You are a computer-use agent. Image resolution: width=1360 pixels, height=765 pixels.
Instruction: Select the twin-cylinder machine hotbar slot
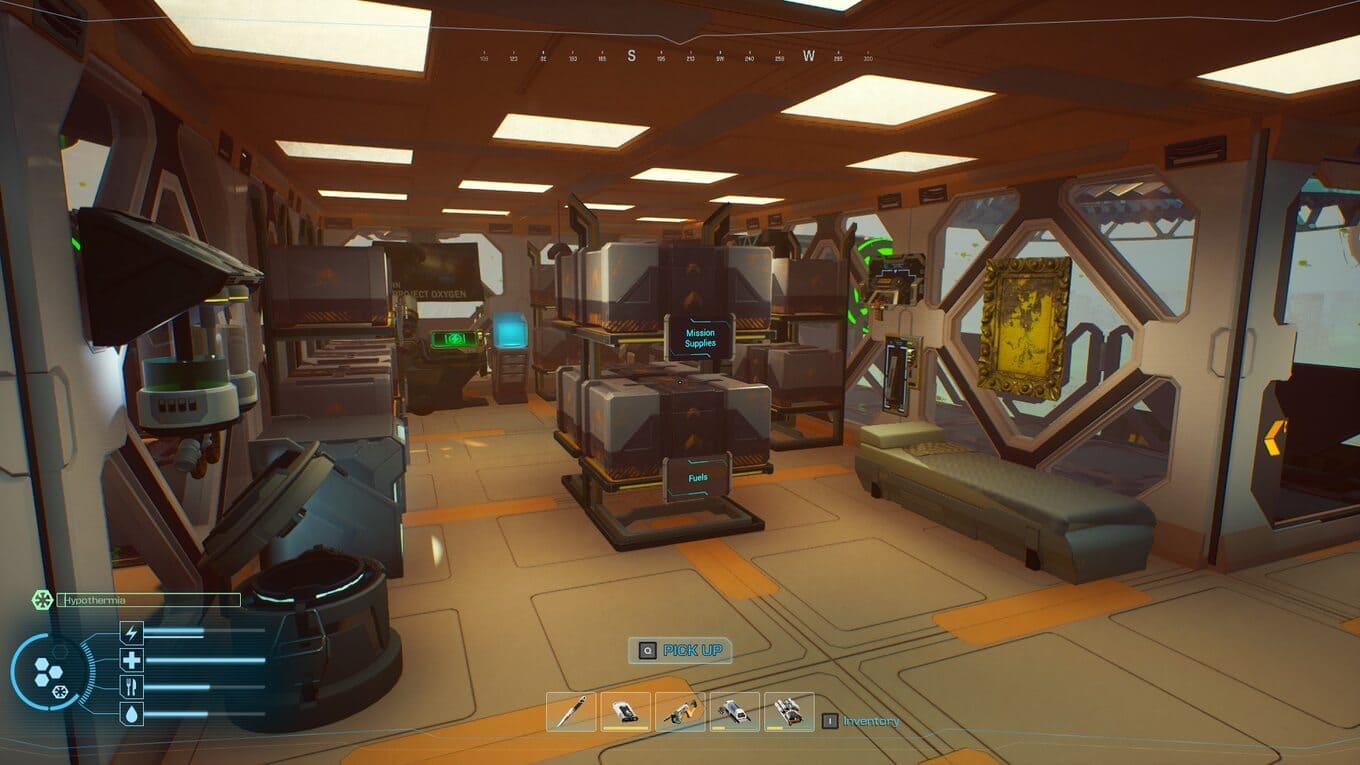788,712
